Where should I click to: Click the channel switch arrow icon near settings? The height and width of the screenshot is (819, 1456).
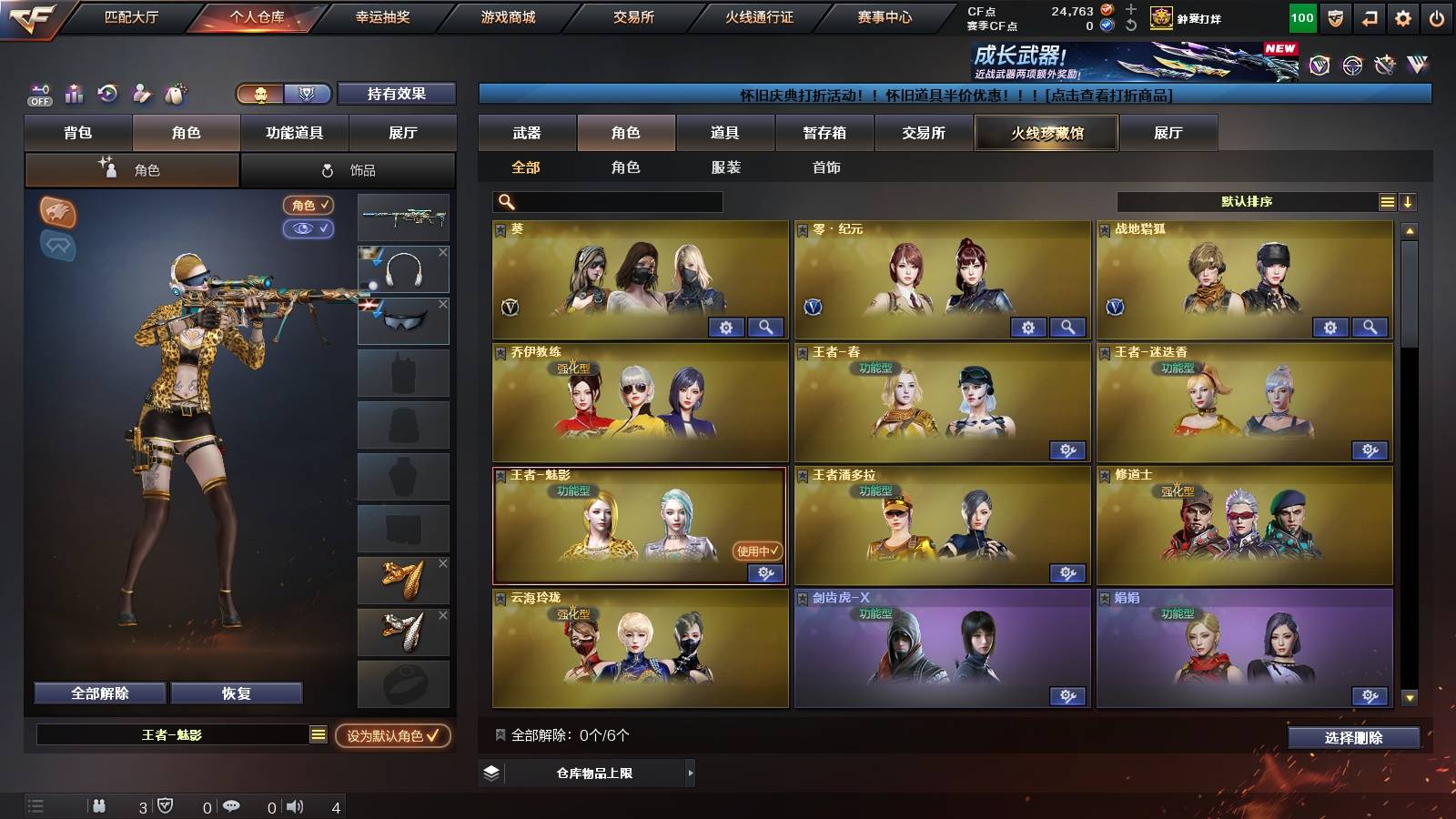pos(1370,15)
